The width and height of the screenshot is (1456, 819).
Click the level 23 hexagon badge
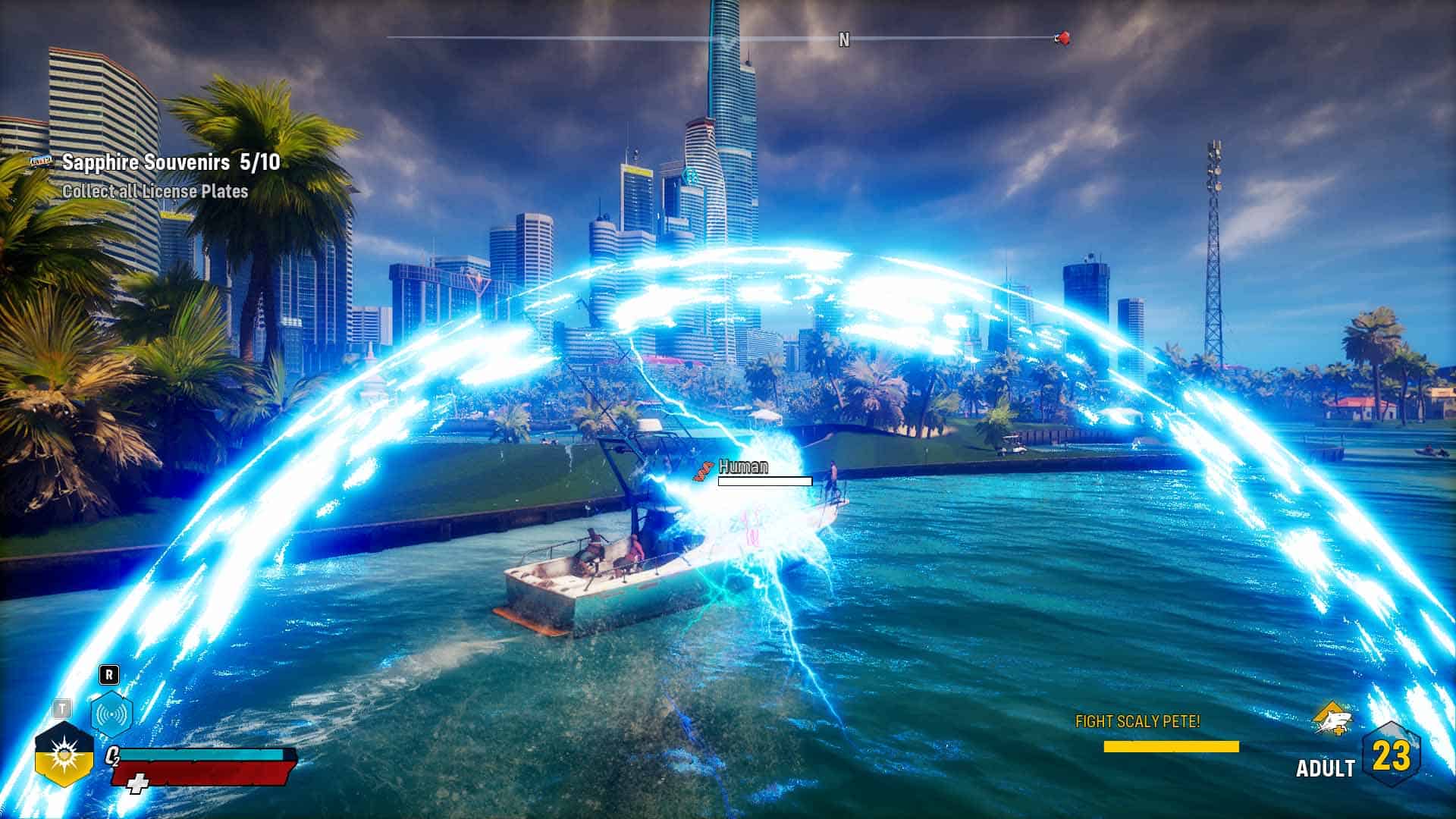[x=1392, y=756]
